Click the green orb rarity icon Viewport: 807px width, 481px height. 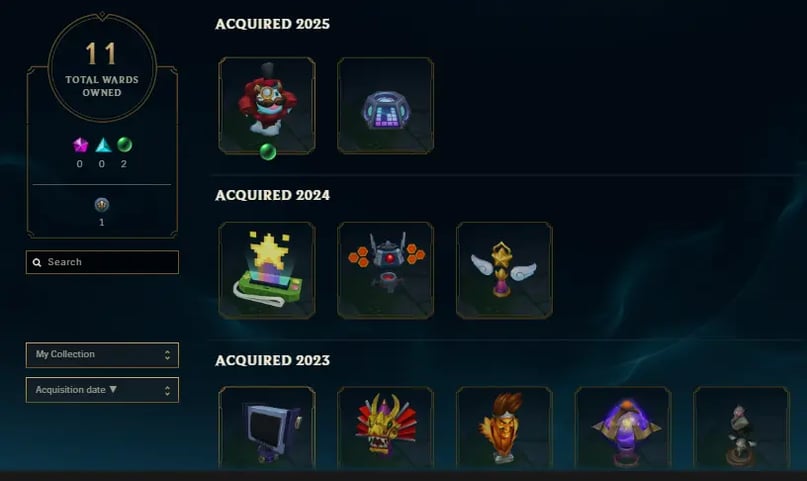(124, 145)
